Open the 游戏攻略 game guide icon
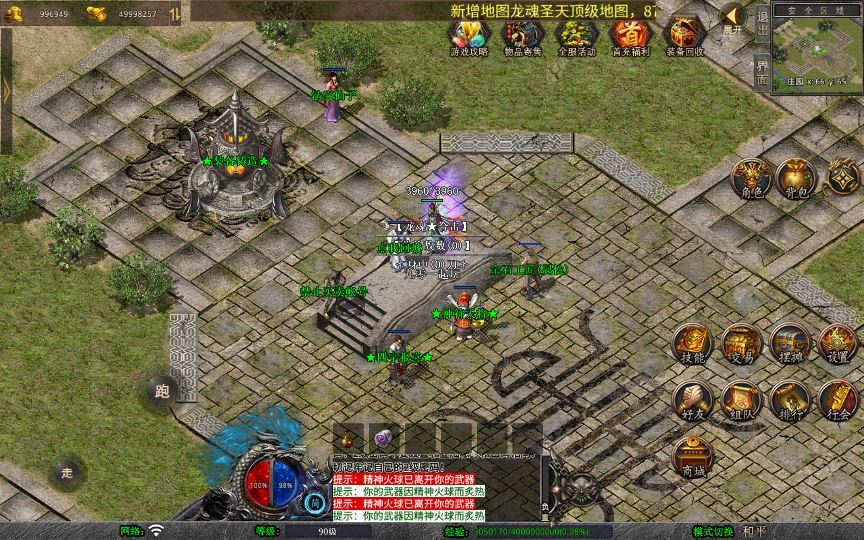The width and height of the screenshot is (864, 540). point(469,37)
